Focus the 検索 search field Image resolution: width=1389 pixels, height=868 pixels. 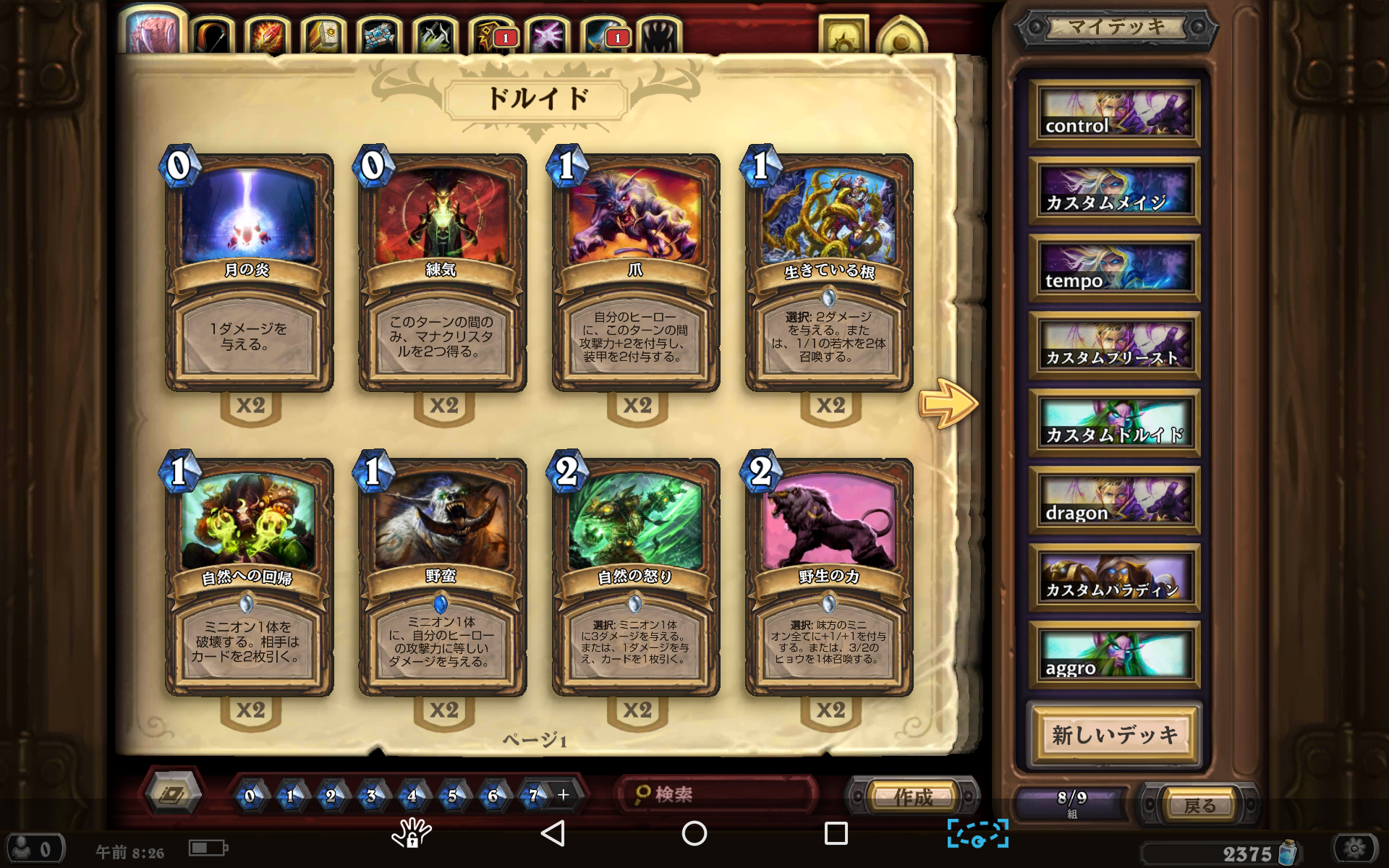click(716, 795)
